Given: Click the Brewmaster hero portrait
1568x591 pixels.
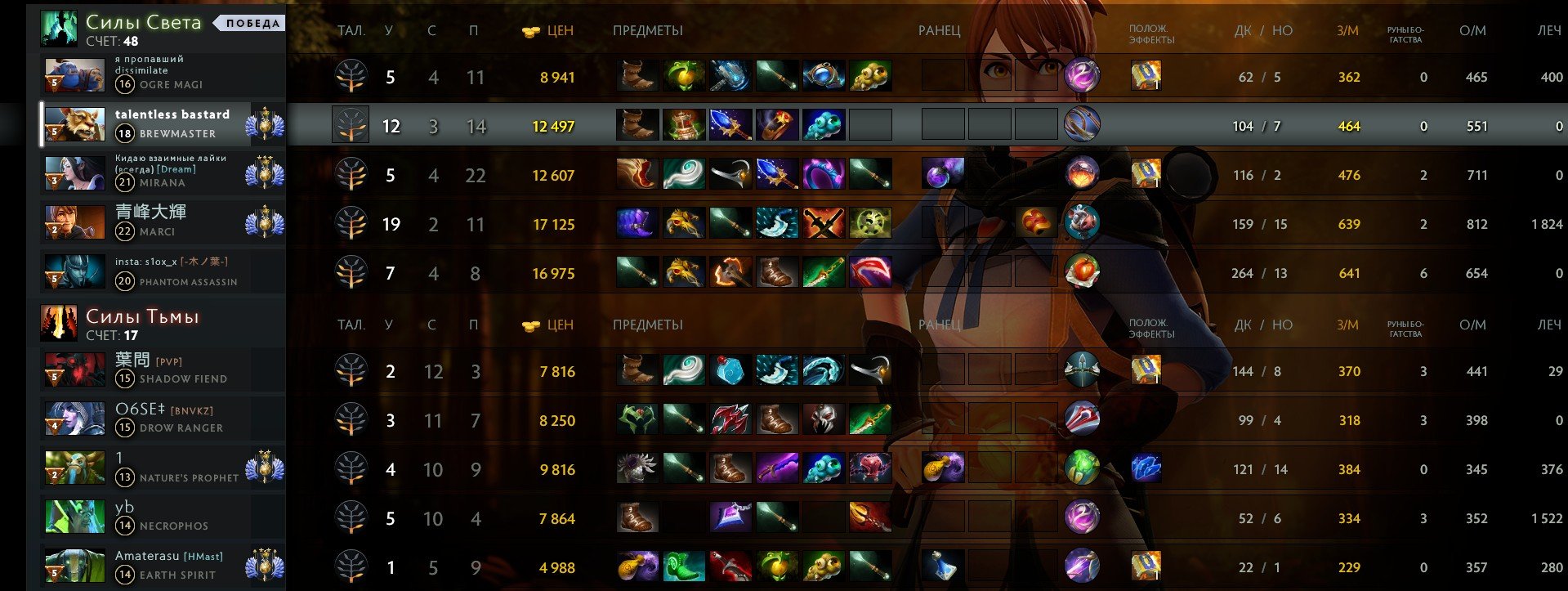Looking at the screenshot, I should coord(74,125).
